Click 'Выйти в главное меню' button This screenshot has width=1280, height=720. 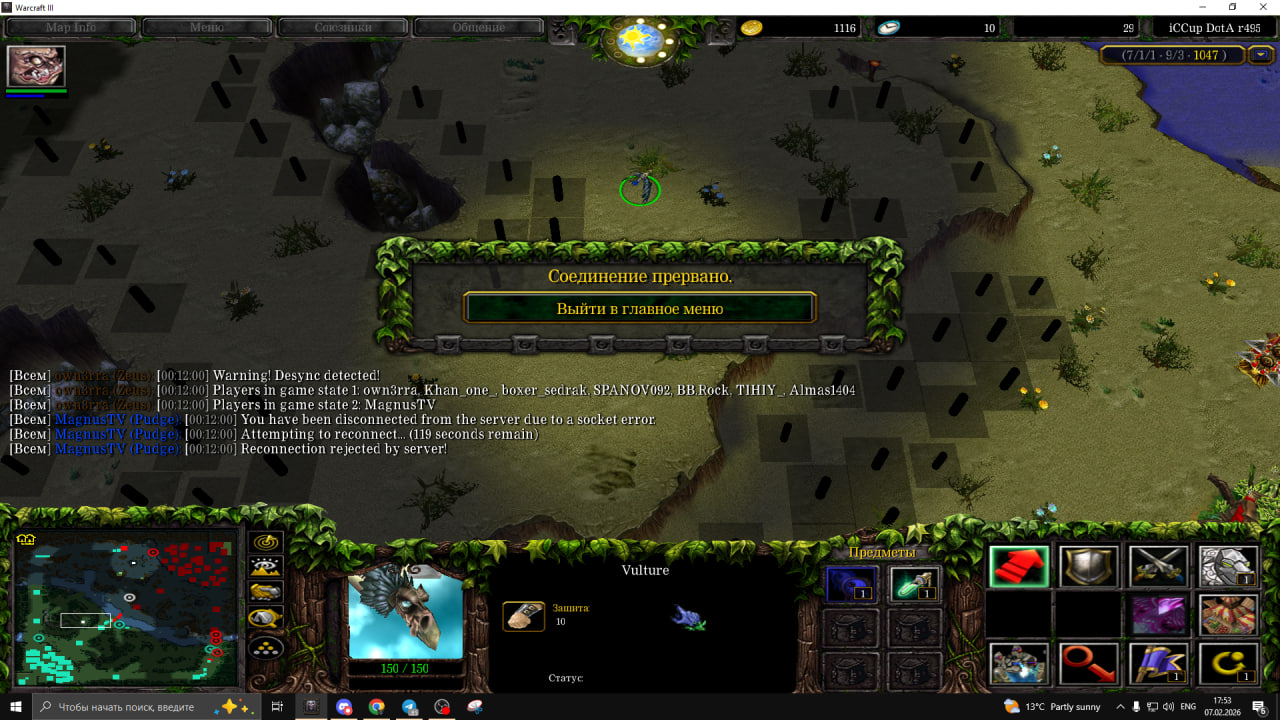coord(640,308)
